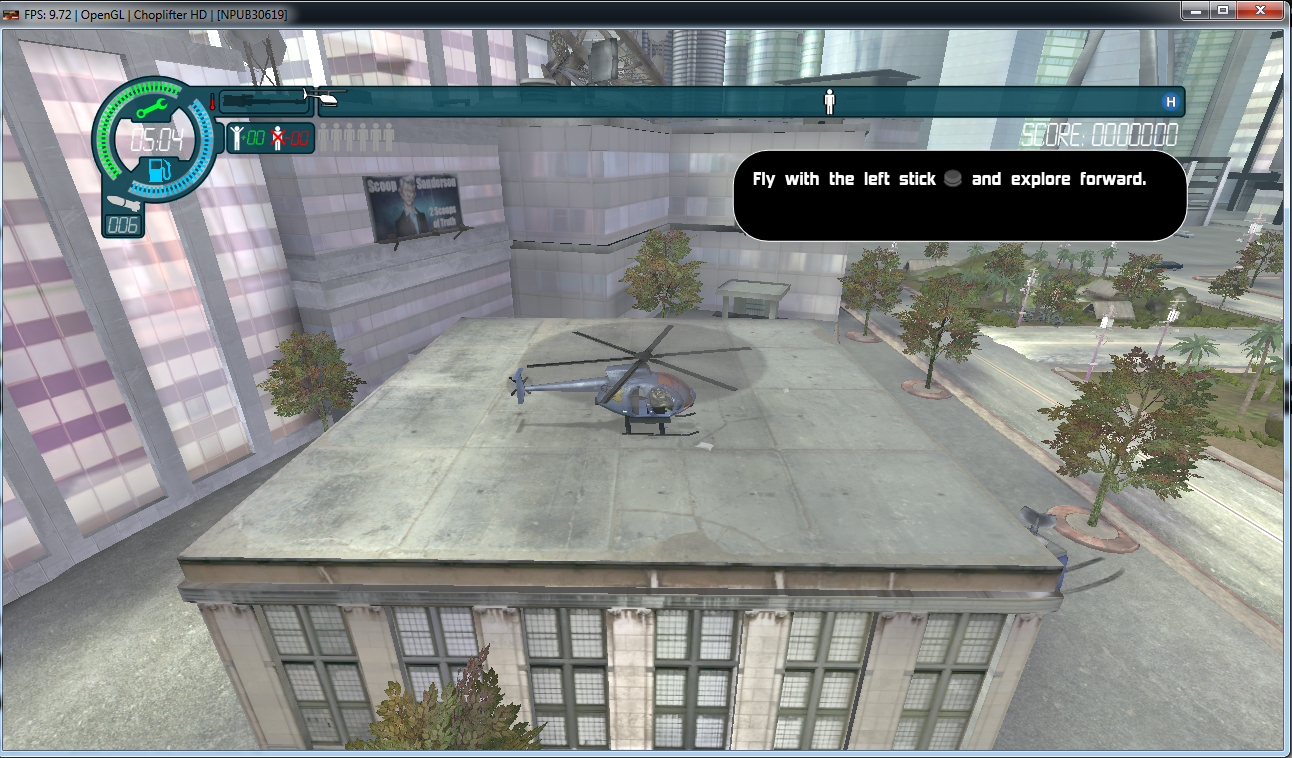The image size is (1292, 758).
Task: Select the blue fuel pump icon
Action: pos(159,170)
